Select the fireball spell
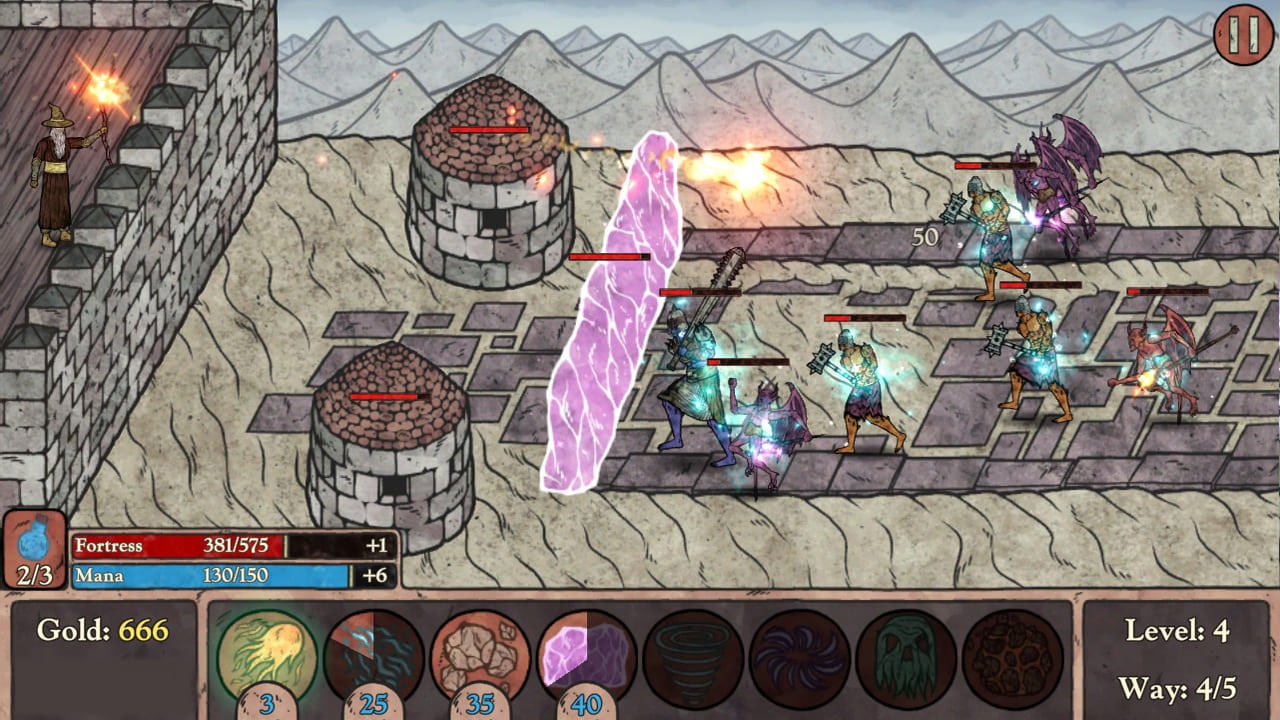Viewport: 1280px width, 720px height. click(x=265, y=655)
